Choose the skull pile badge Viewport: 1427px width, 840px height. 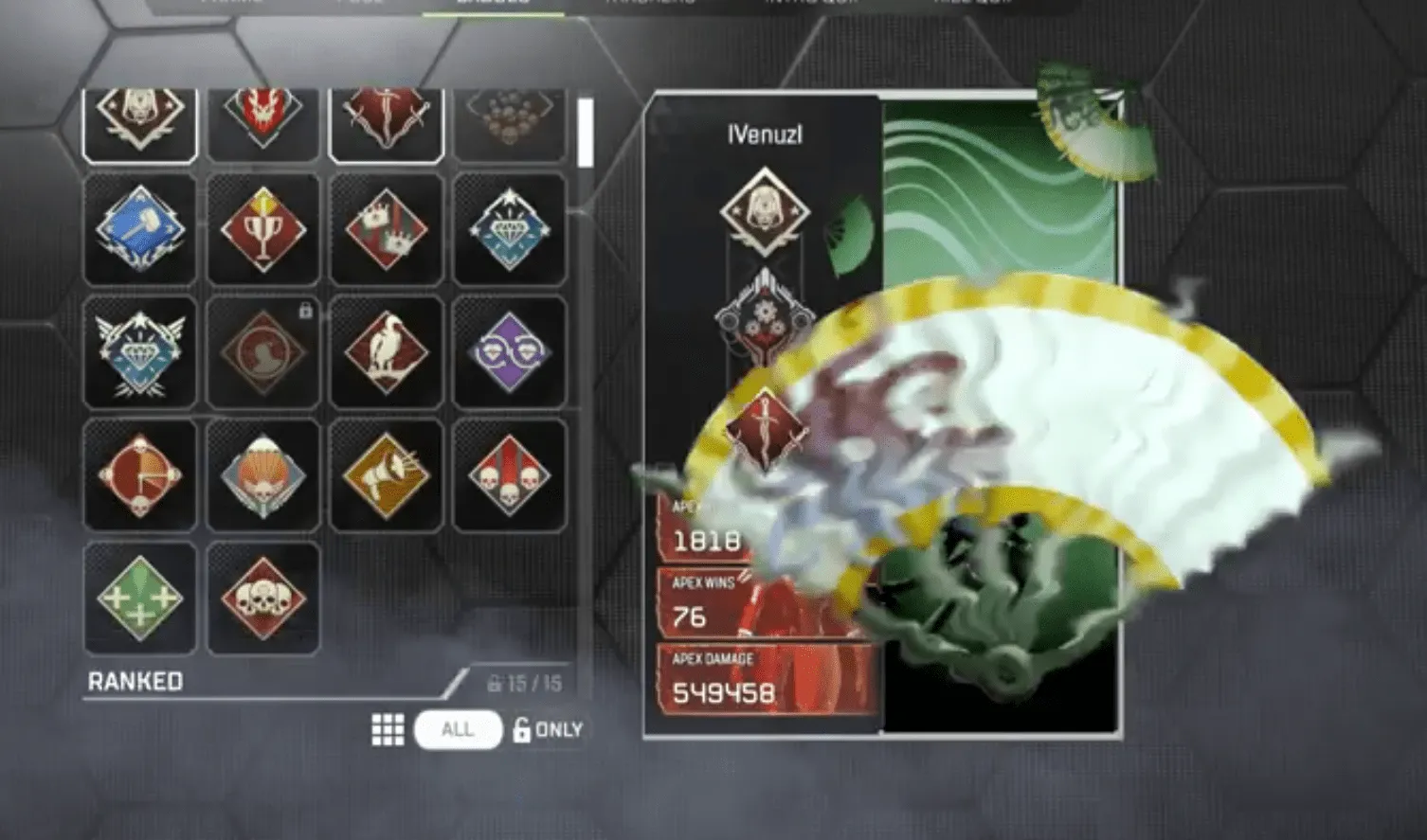click(263, 599)
